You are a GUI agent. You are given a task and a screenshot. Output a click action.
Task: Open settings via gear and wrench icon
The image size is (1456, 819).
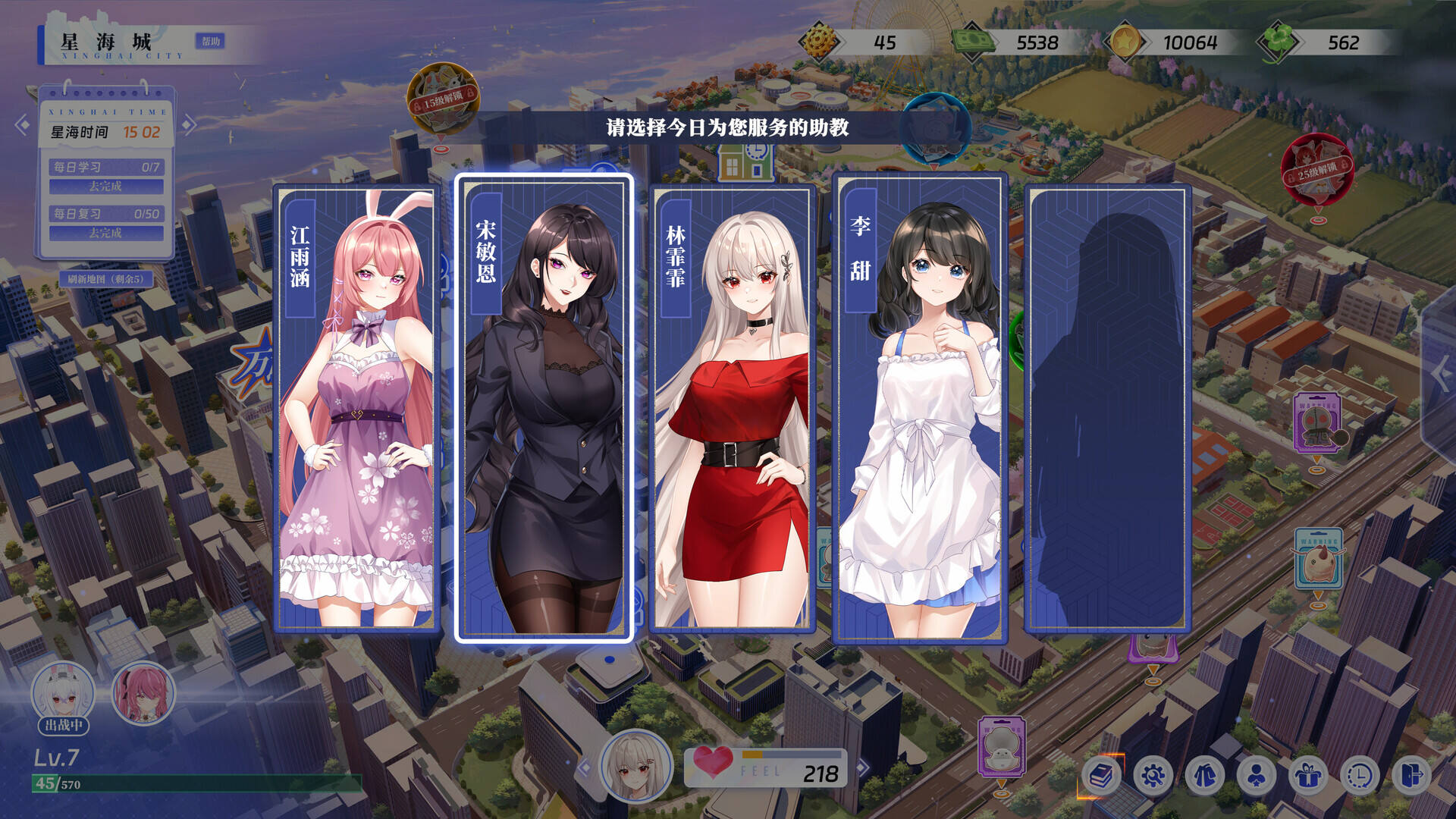coord(1153,775)
